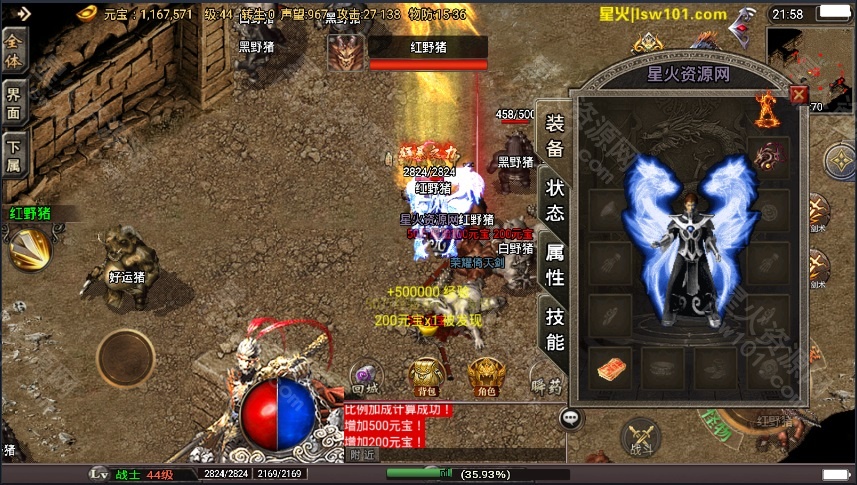
Task: Open the chat bubble button
Action: tap(571, 418)
